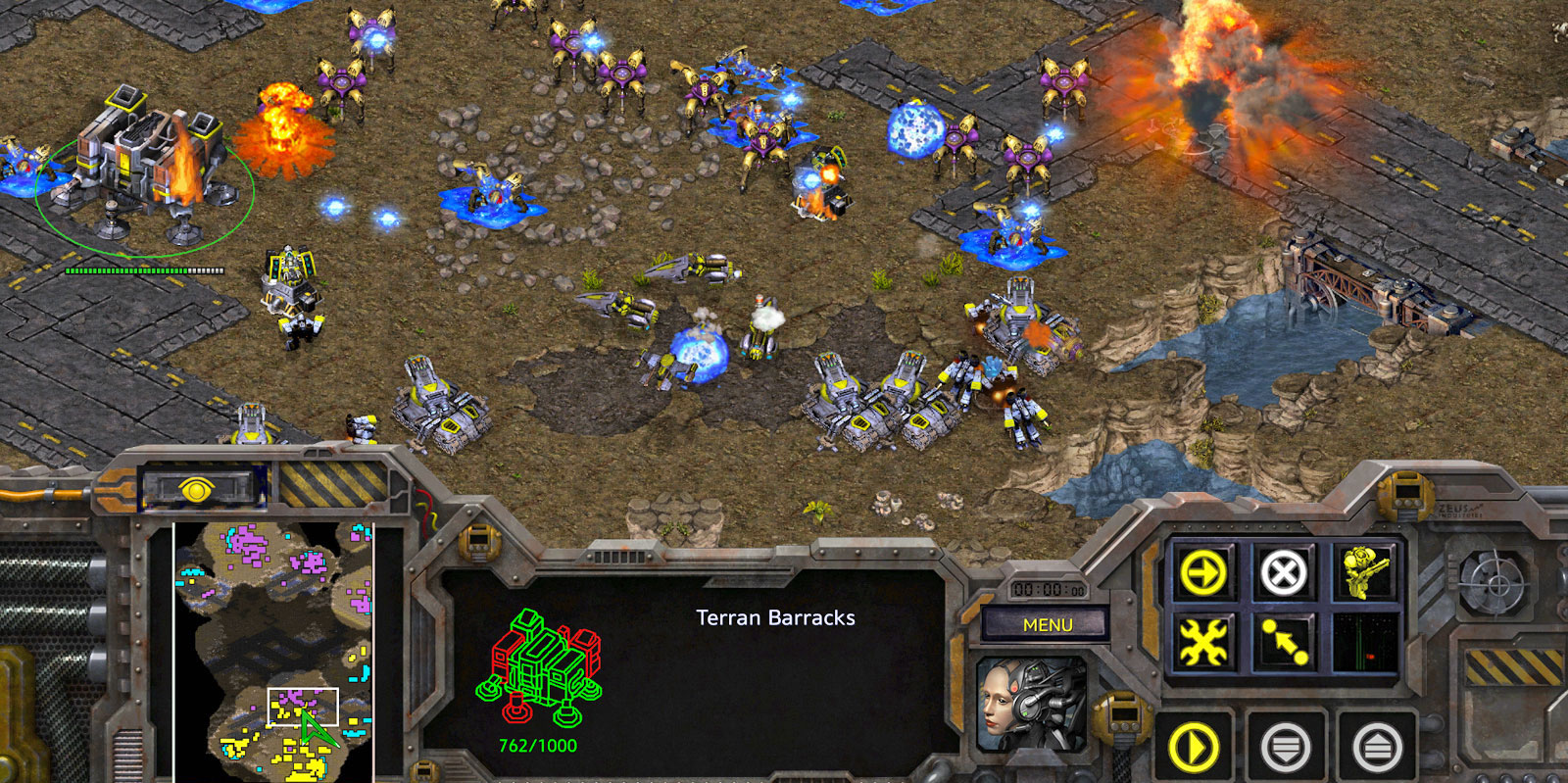
Task: Click the green radar display in the command card
Action: coord(1366,642)
